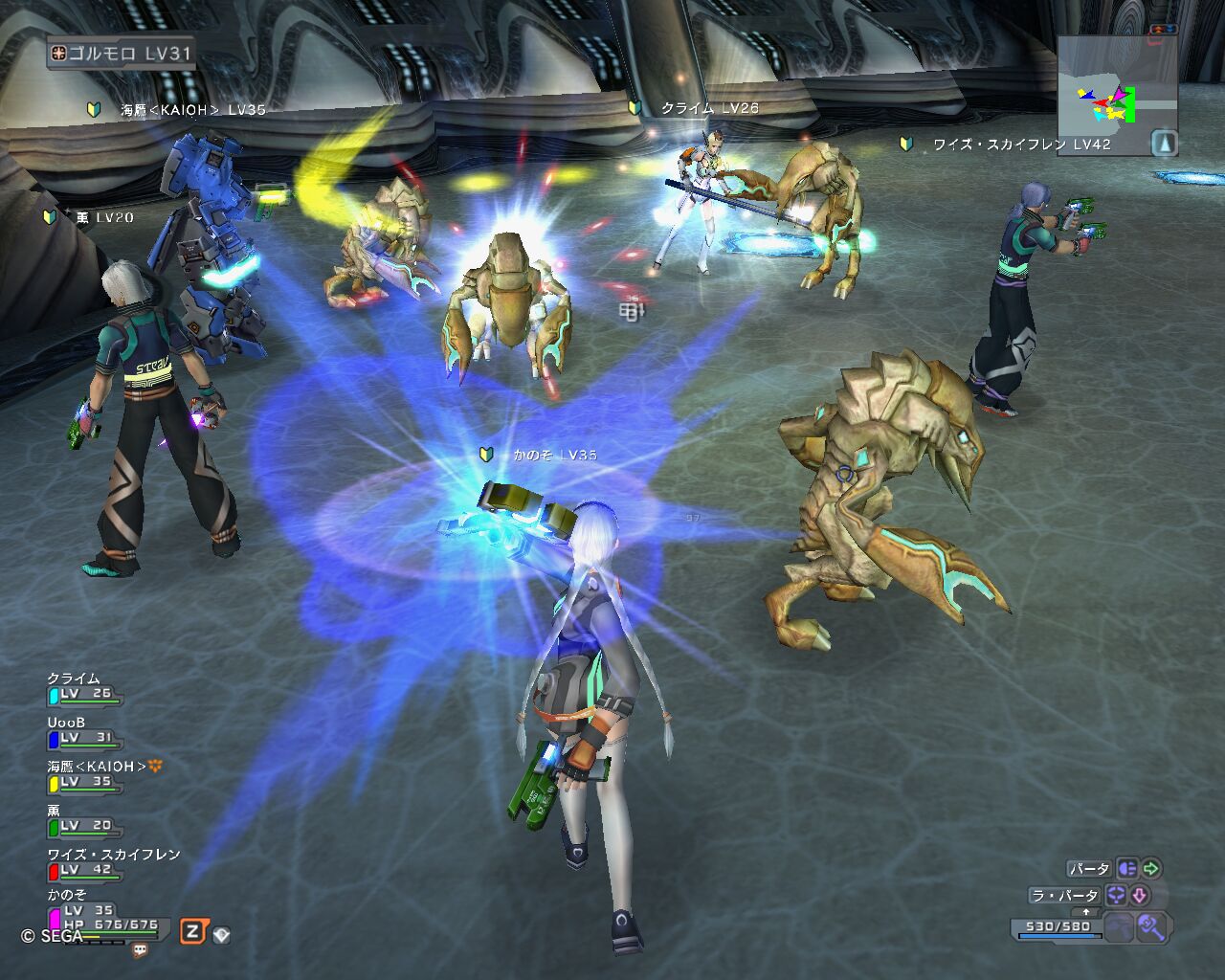1225x980 pixels.
Task: Click the arrow button on the minimap corner
Action: [1164, 143]
